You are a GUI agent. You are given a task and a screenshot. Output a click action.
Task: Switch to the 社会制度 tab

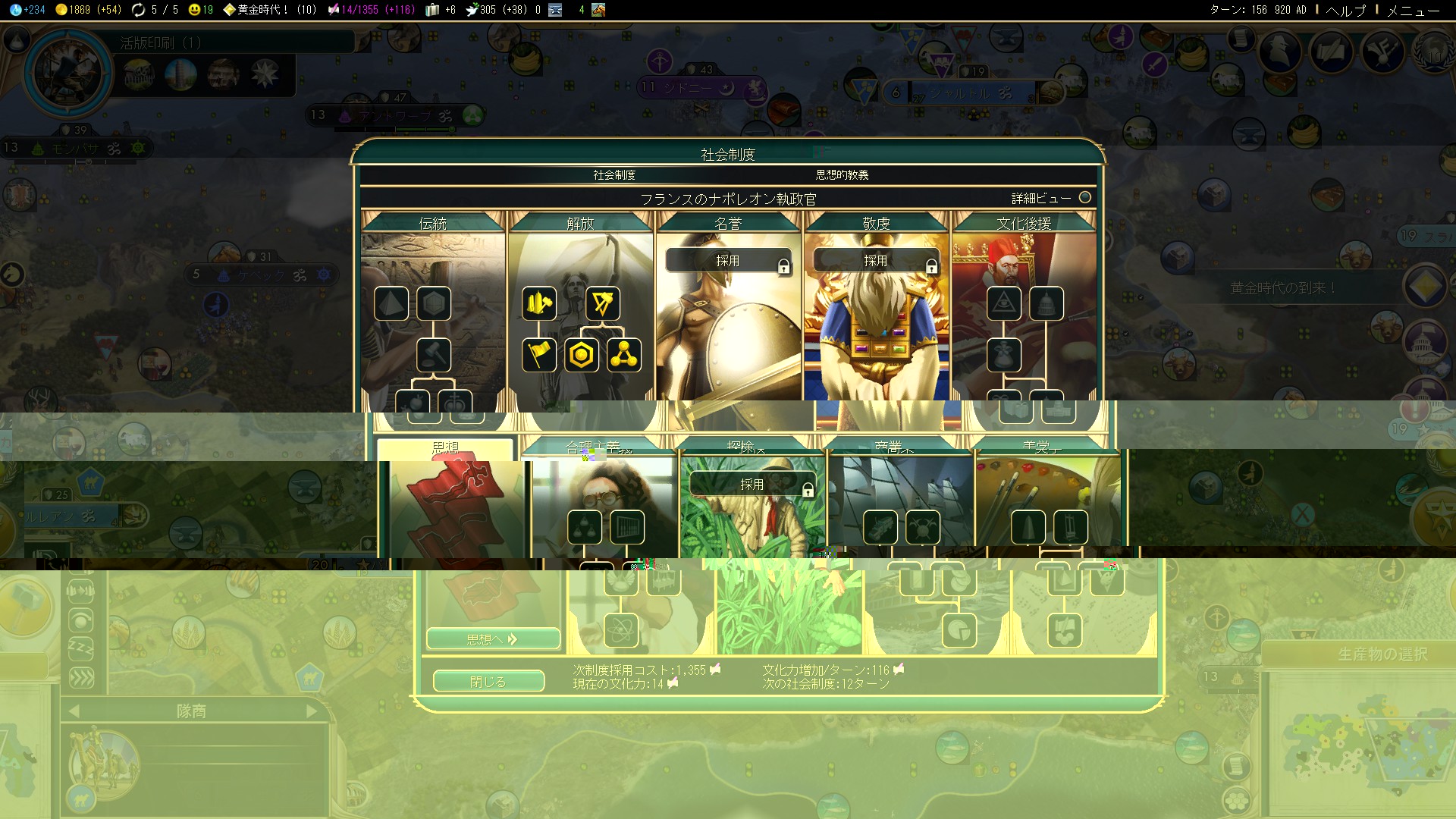(x=613, y=175)
